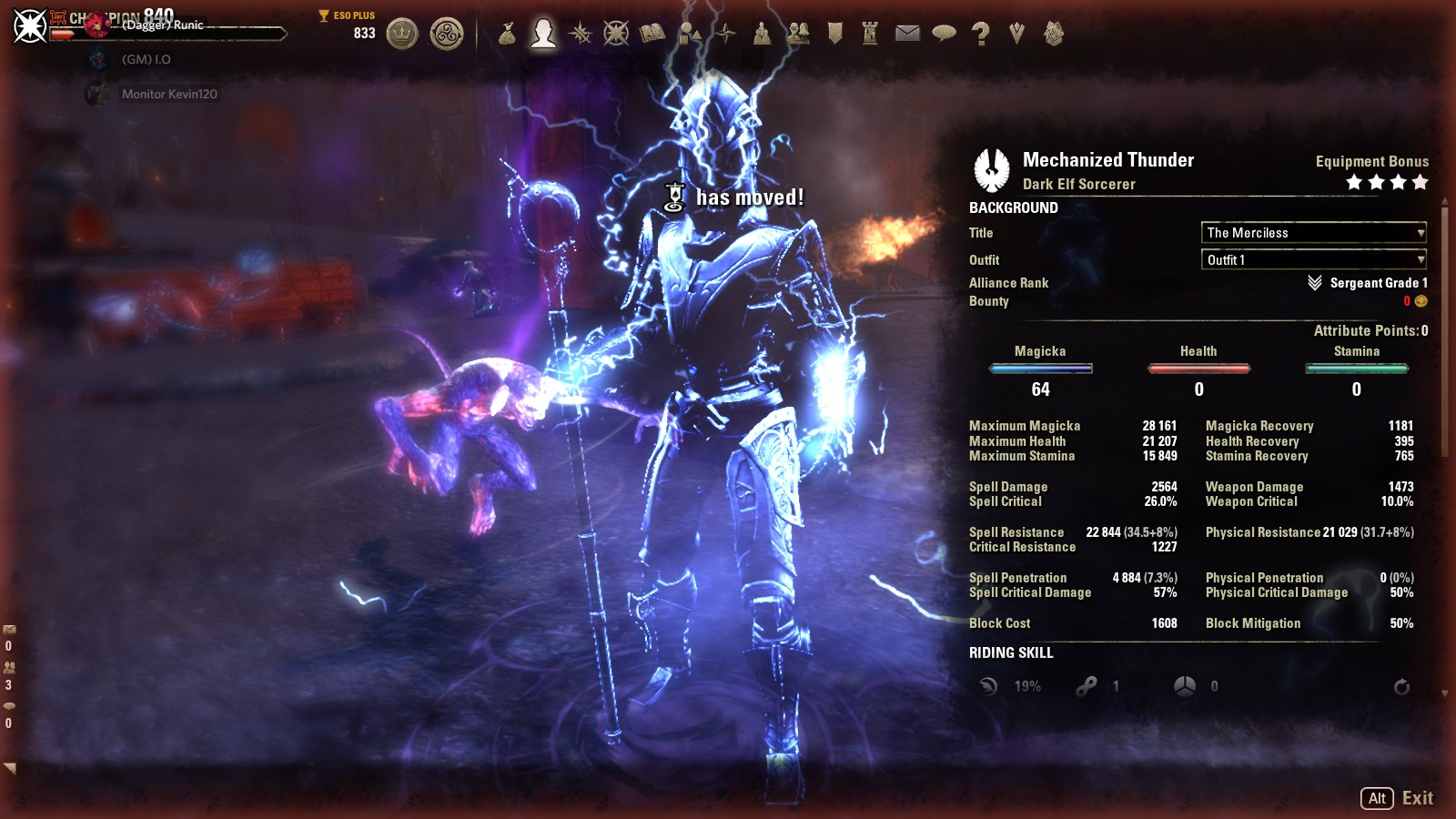Open the Mail envelope icon
This screenshot has width=1456, height=819.
[x=907, y=35]
